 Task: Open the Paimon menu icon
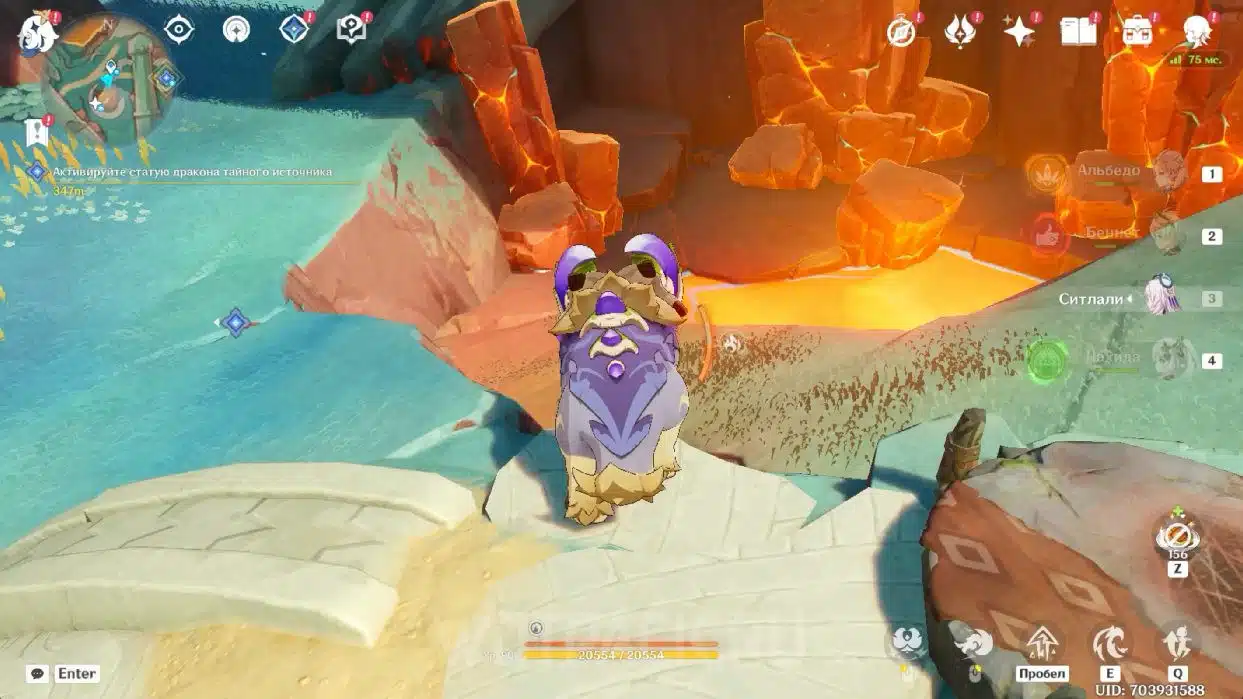37,33
